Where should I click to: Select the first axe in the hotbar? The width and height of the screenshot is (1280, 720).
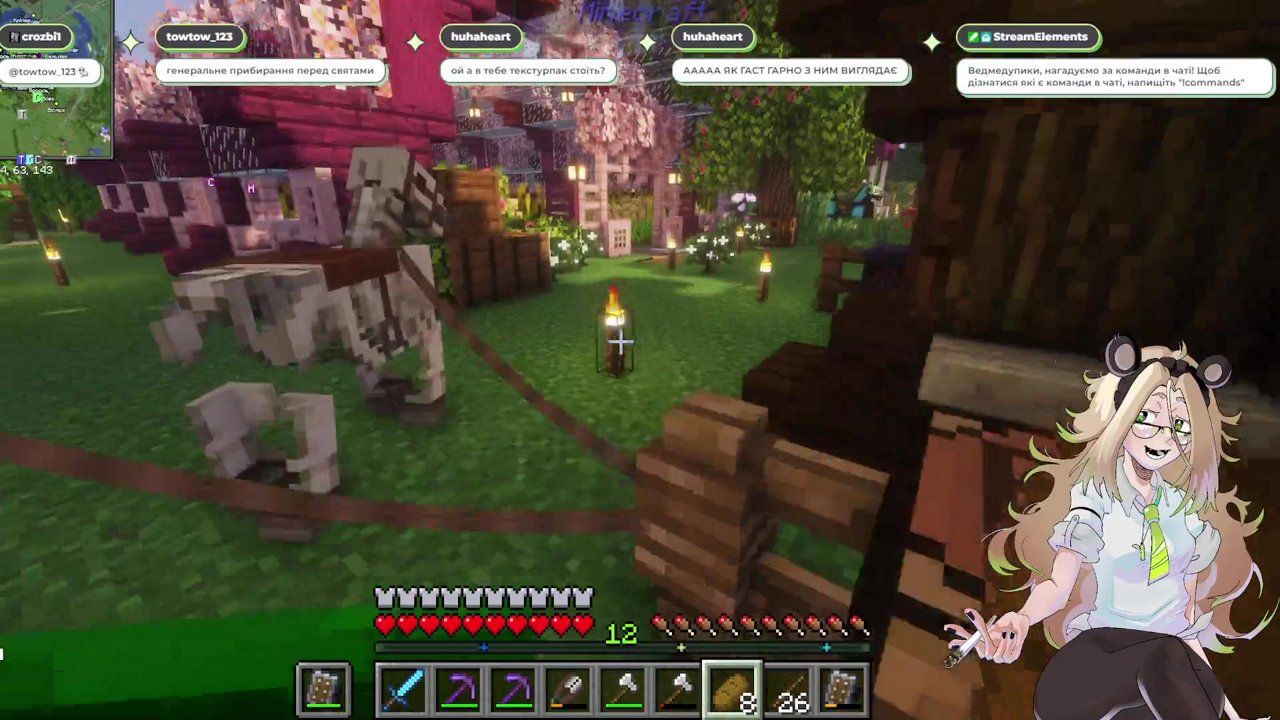click(x=624, y=688)
